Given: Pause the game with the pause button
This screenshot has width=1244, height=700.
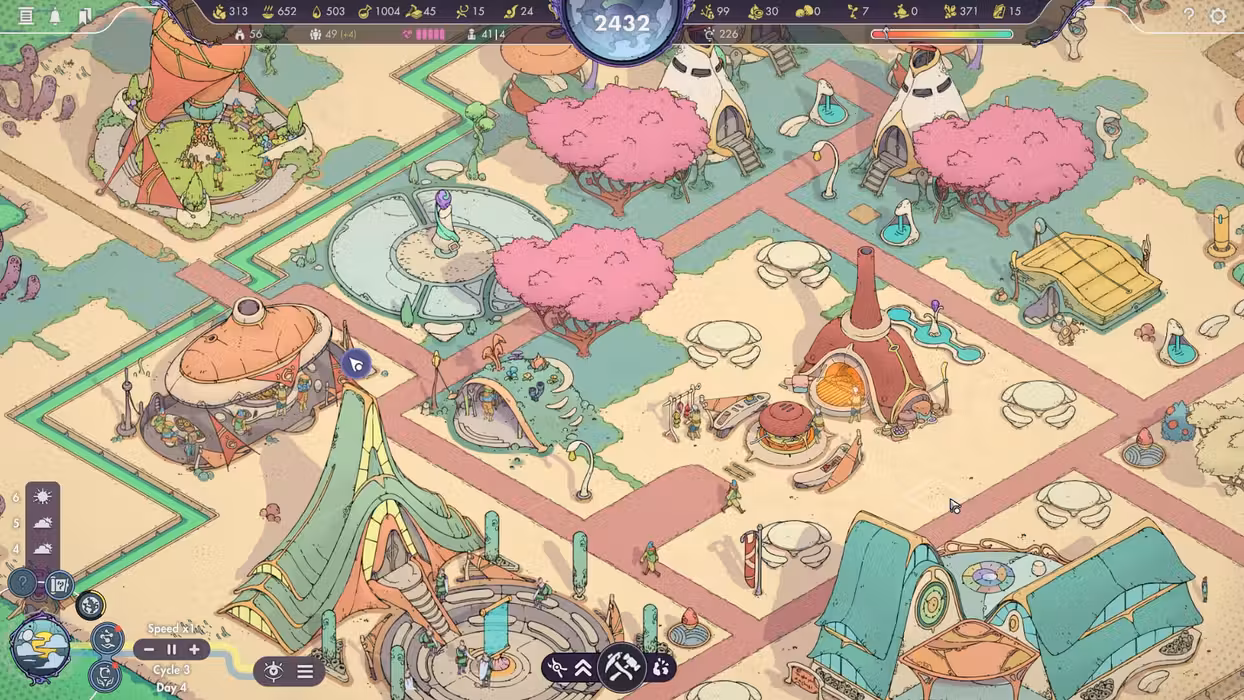Looking at the screenshot, I should pyautogui.click(x=171, y=650).
